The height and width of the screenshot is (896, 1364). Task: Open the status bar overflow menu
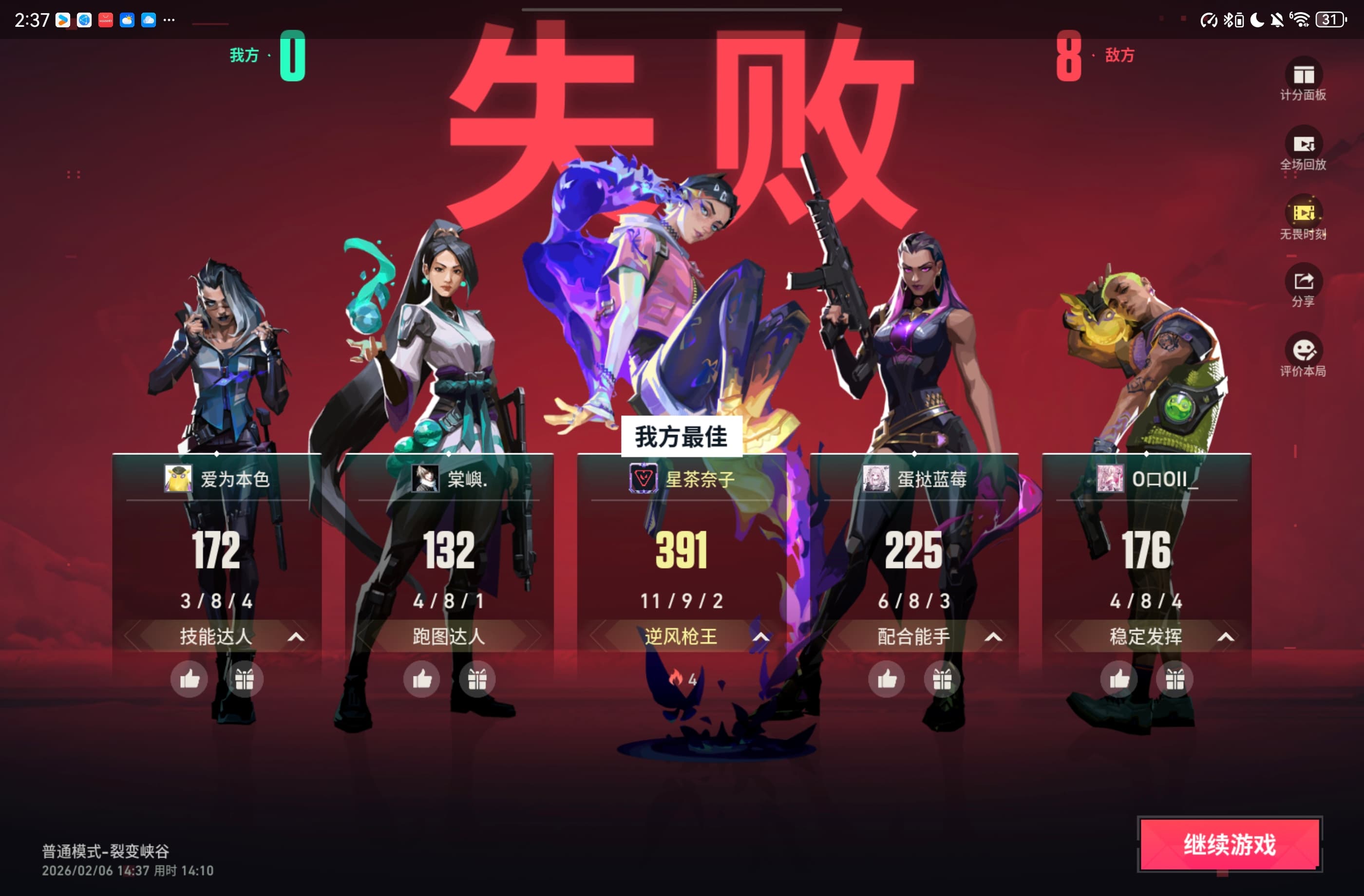click(x=169, y=20)
